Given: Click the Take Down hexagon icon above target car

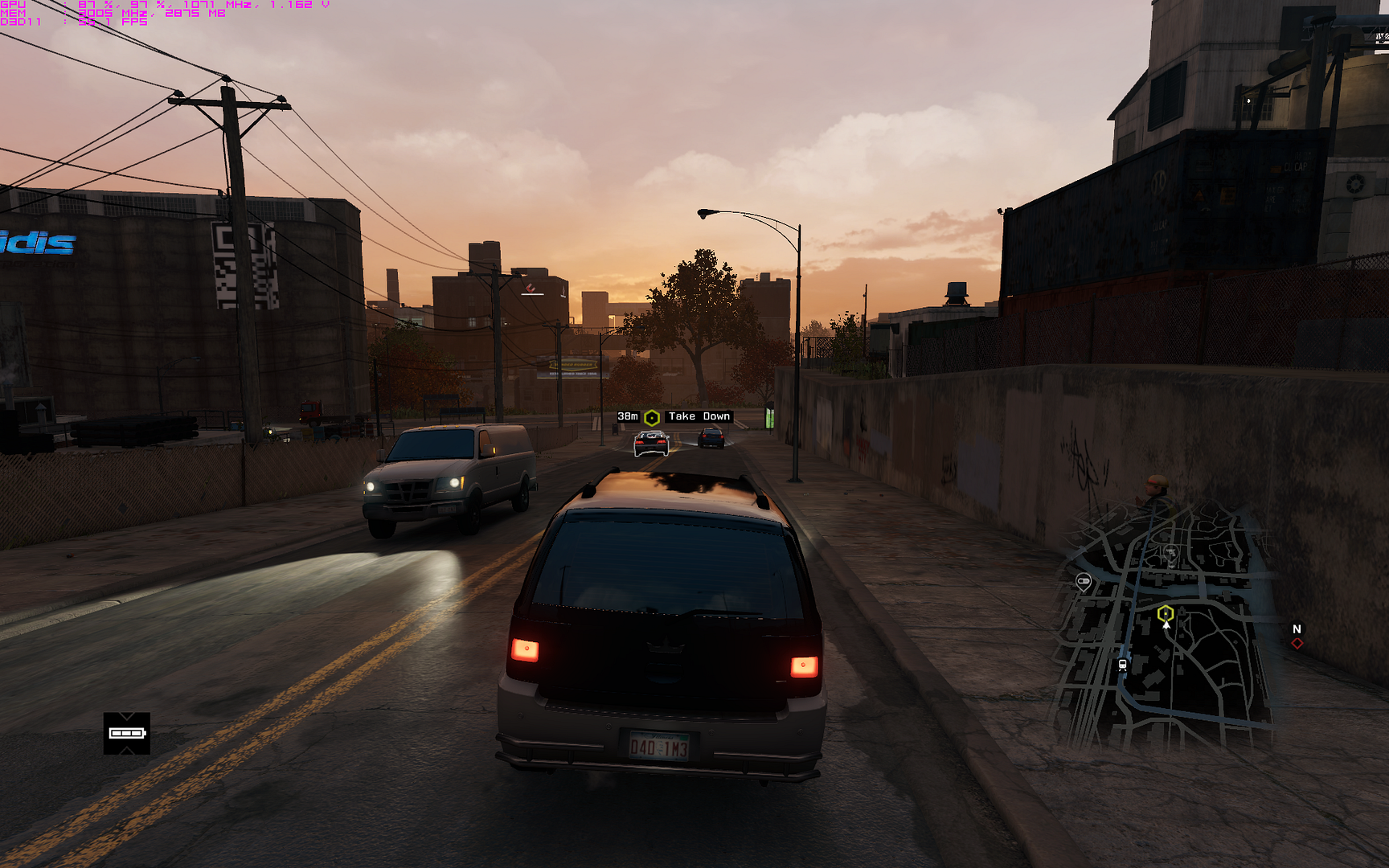Looking at the screenshot, I should (x=651, y=416).
